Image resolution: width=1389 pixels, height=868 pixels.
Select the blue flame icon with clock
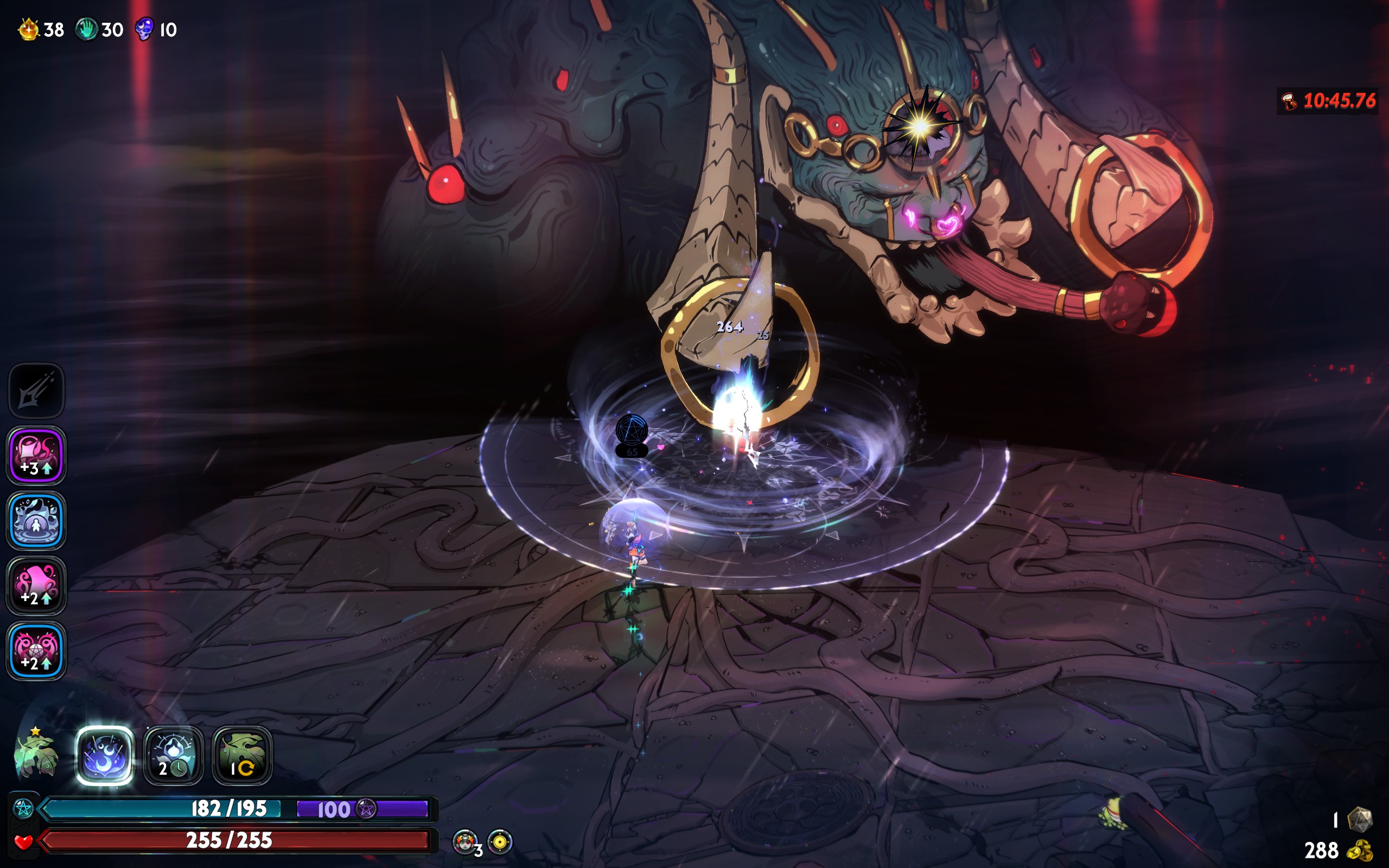coord(173,755)
